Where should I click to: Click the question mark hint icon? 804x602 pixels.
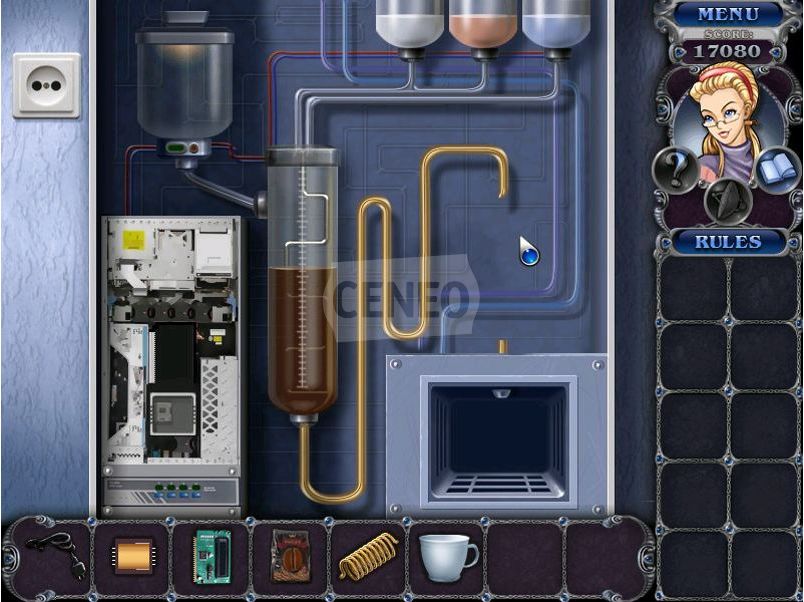pos(676,170)
